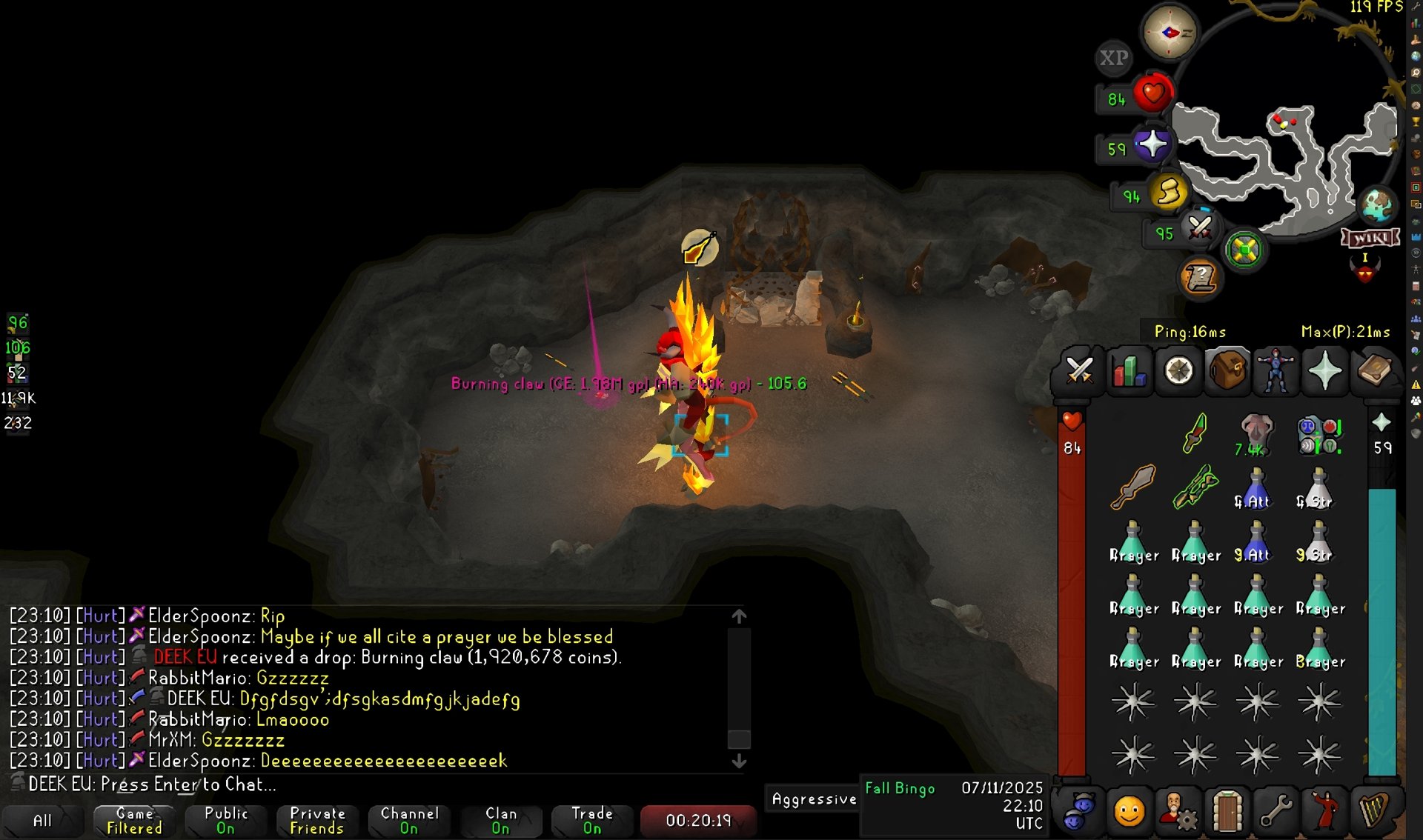
Task: Open the Prayer tab
Action: click(1324, 370)
